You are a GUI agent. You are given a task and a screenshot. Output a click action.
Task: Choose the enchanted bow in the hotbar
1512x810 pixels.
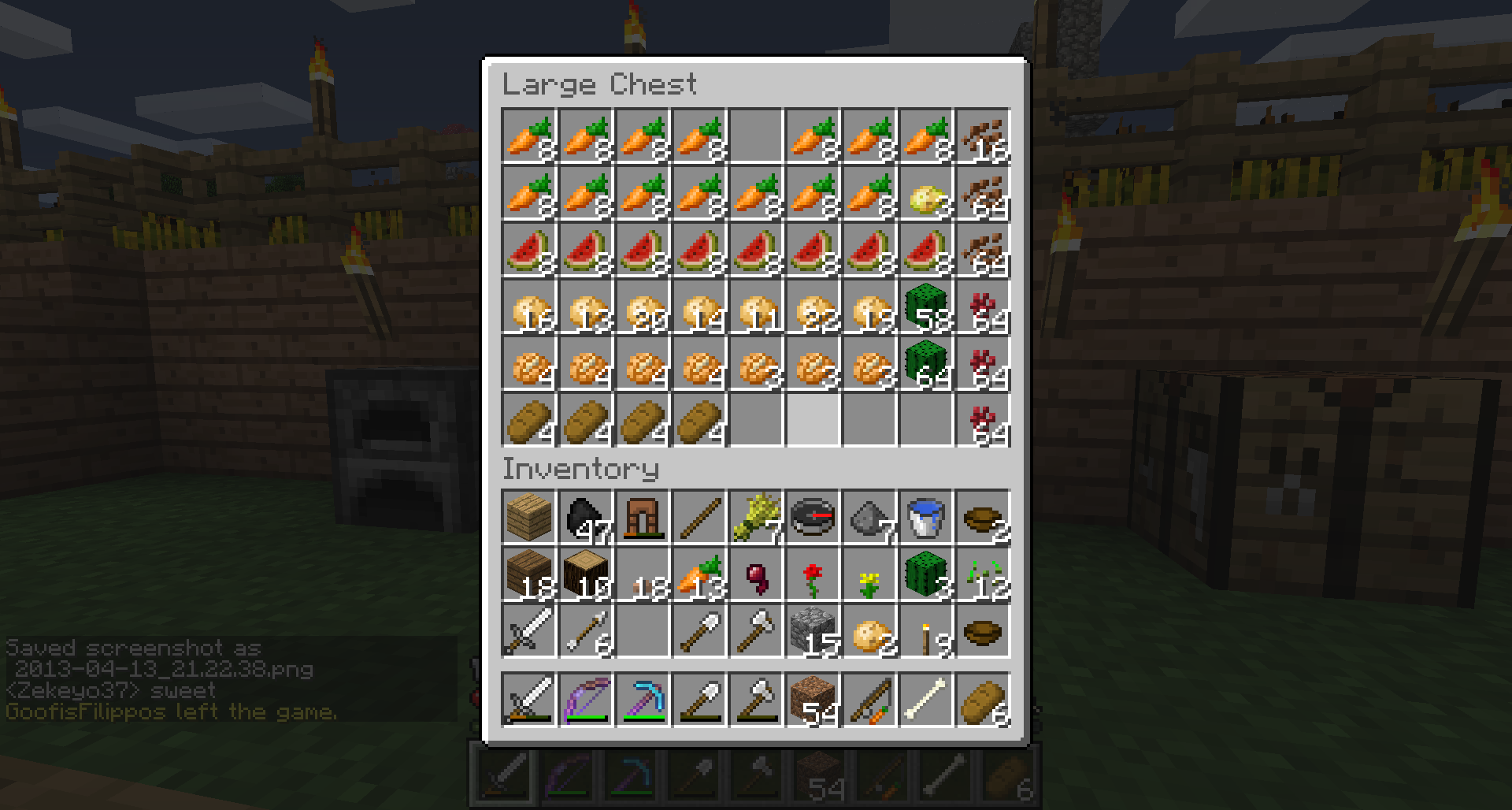586,700
